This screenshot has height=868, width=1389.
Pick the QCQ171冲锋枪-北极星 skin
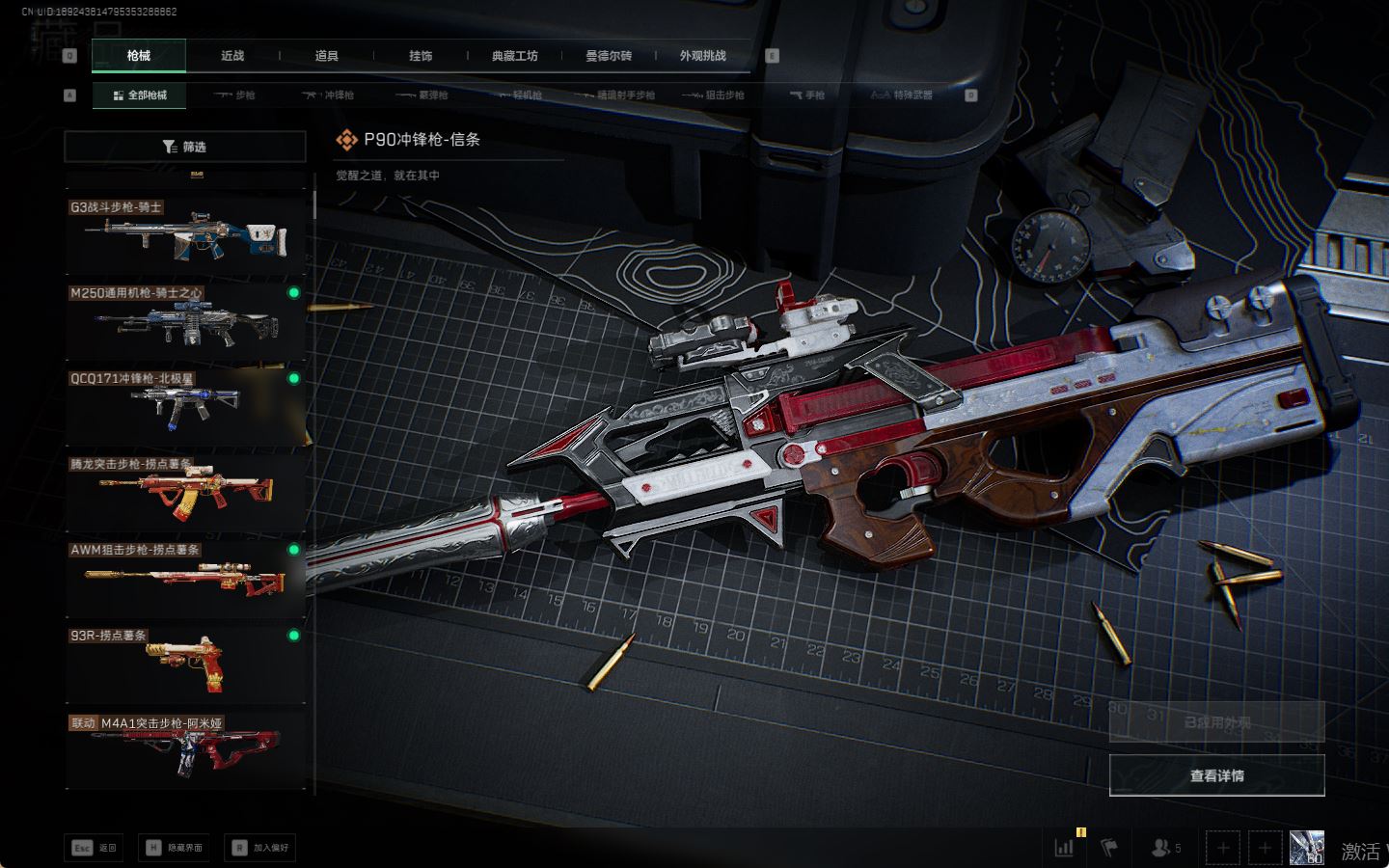coord(185,406)
